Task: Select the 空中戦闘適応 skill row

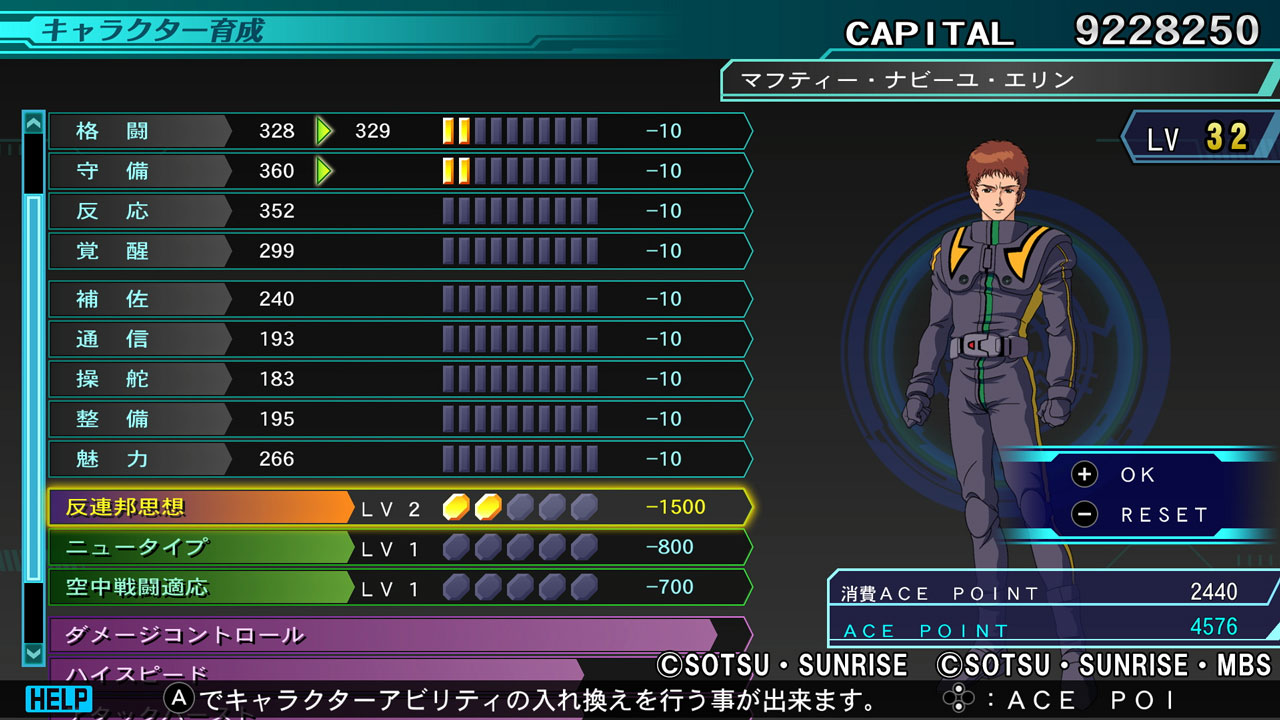Action: pos(400,587)
